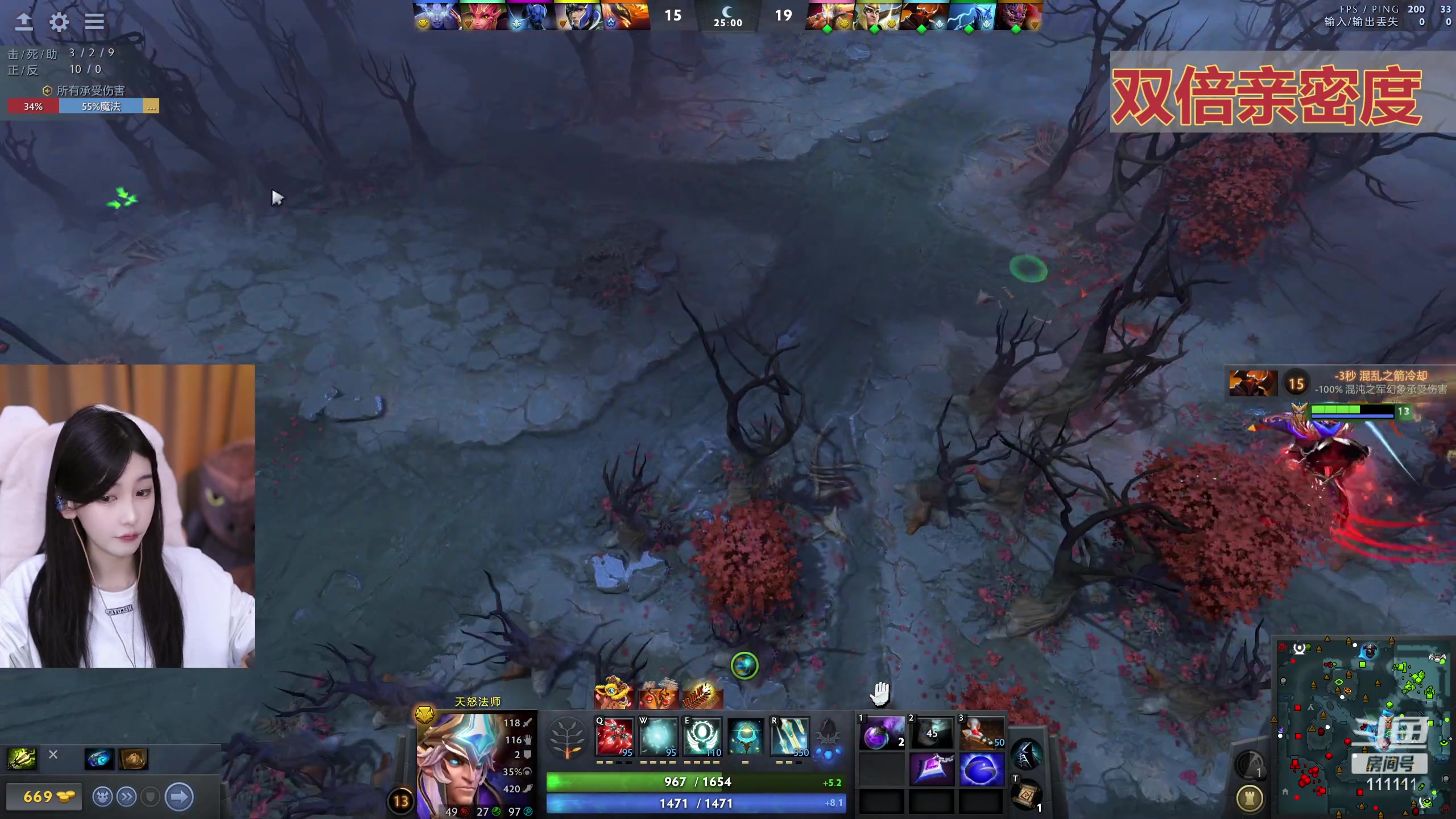The width and height of the screenshot is (1456, 819).
Task: Trigger the scan radar button
Action: pyautogui.click(x=1249, y=764)
